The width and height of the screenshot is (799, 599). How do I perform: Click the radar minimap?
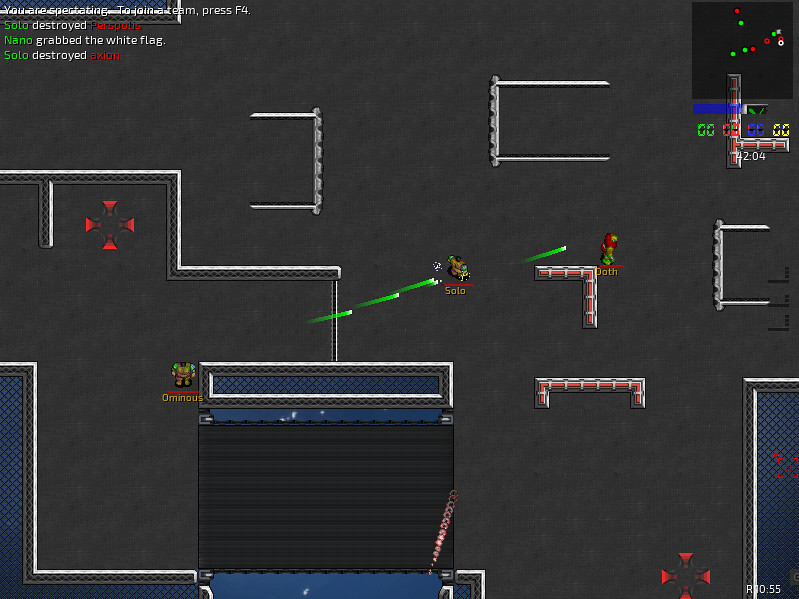(741, 50)
